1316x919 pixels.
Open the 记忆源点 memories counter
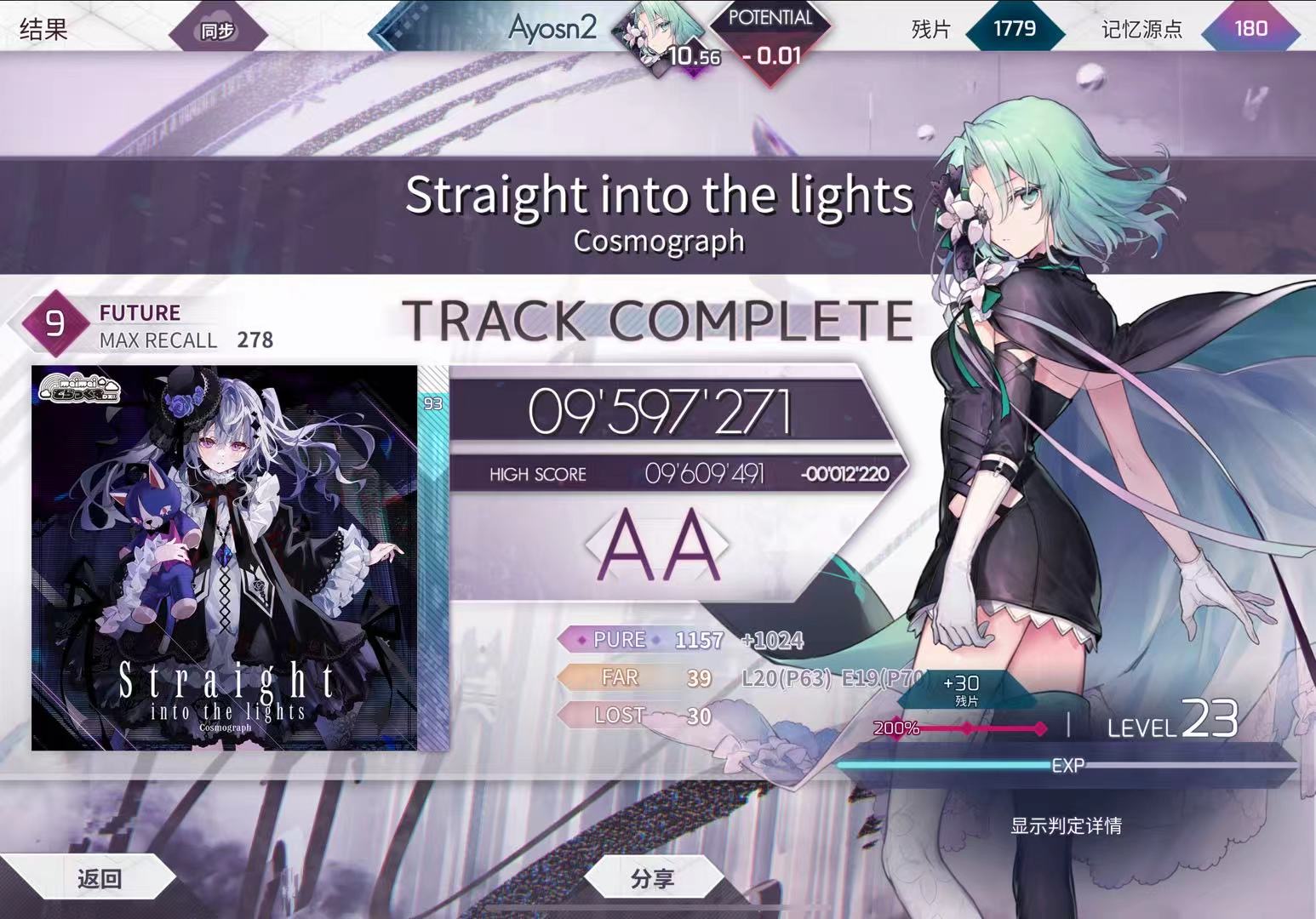pos(1250,29)
